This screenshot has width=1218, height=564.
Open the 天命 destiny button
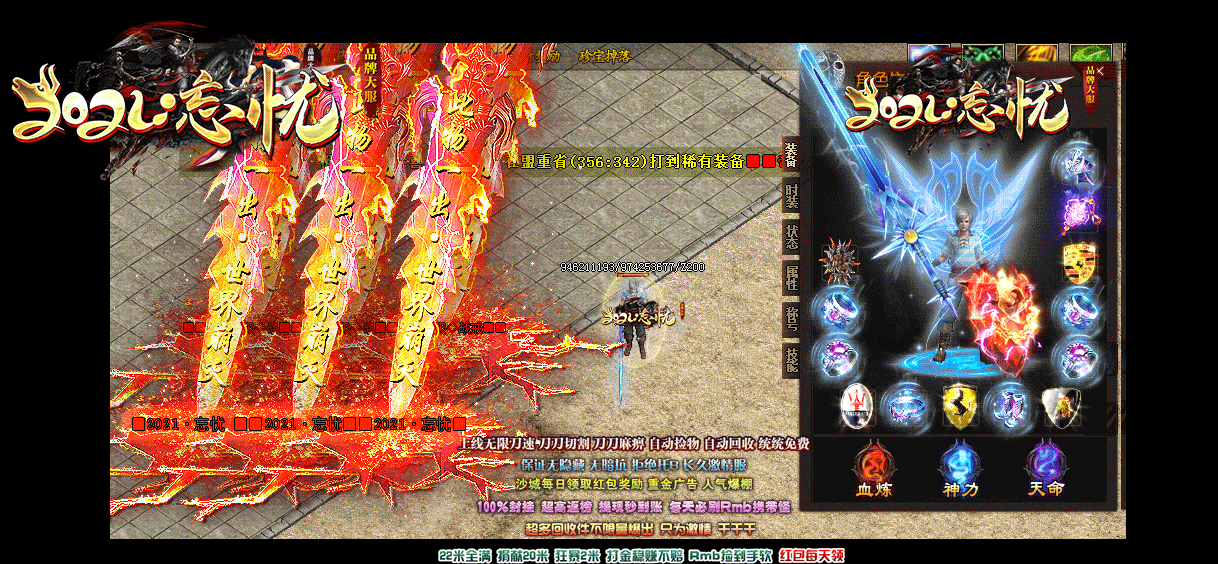click(x=1045, y=470)
